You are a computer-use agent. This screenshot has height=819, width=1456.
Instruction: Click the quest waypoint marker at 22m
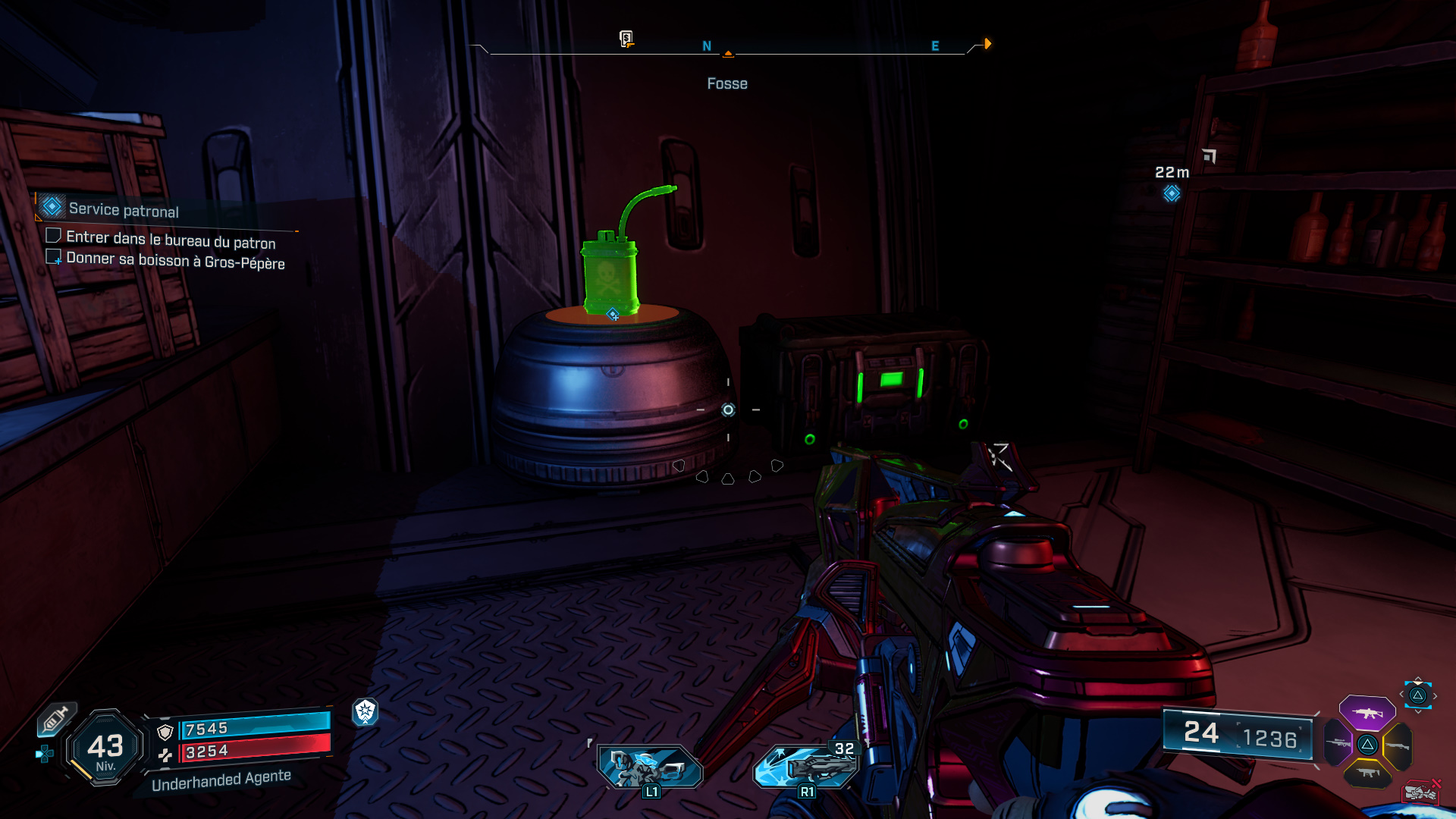(x=1172, y=193)
